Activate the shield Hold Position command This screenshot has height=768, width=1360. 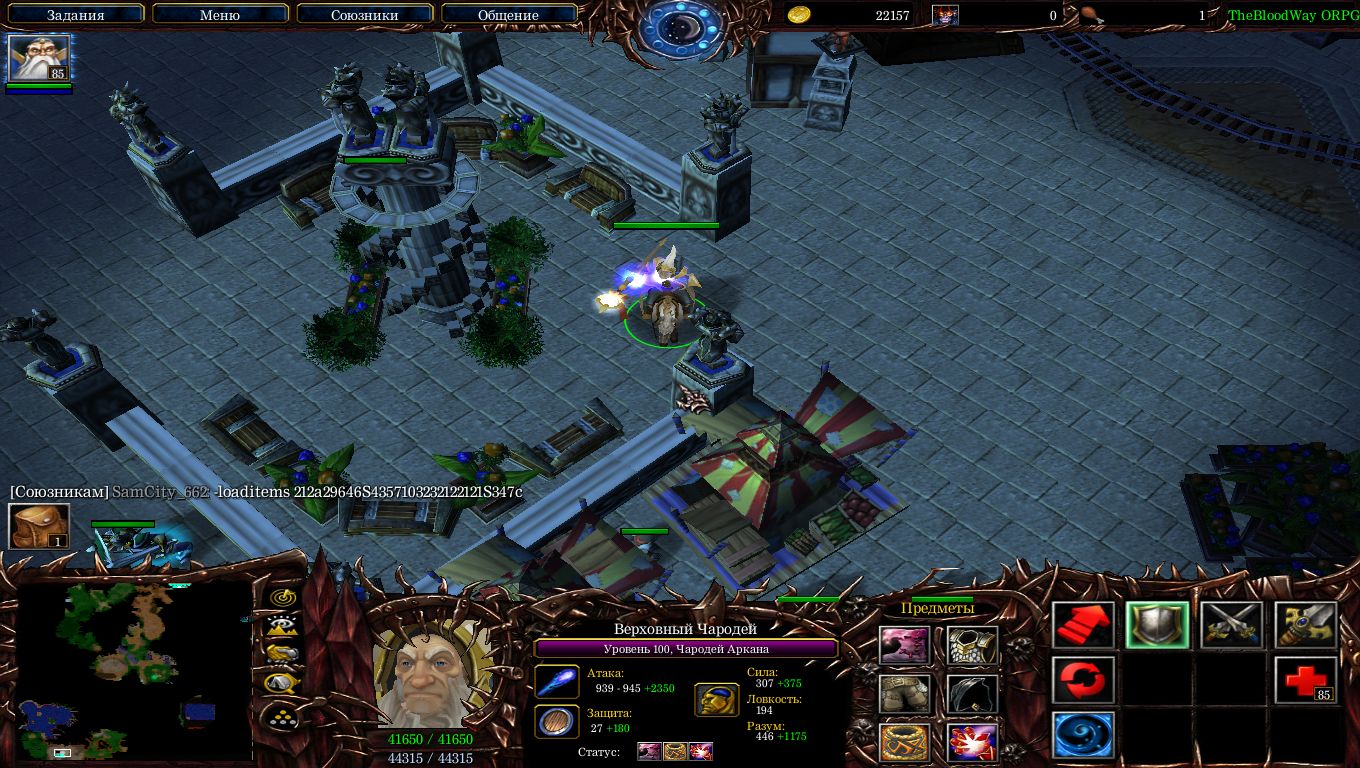(1157, 626)
